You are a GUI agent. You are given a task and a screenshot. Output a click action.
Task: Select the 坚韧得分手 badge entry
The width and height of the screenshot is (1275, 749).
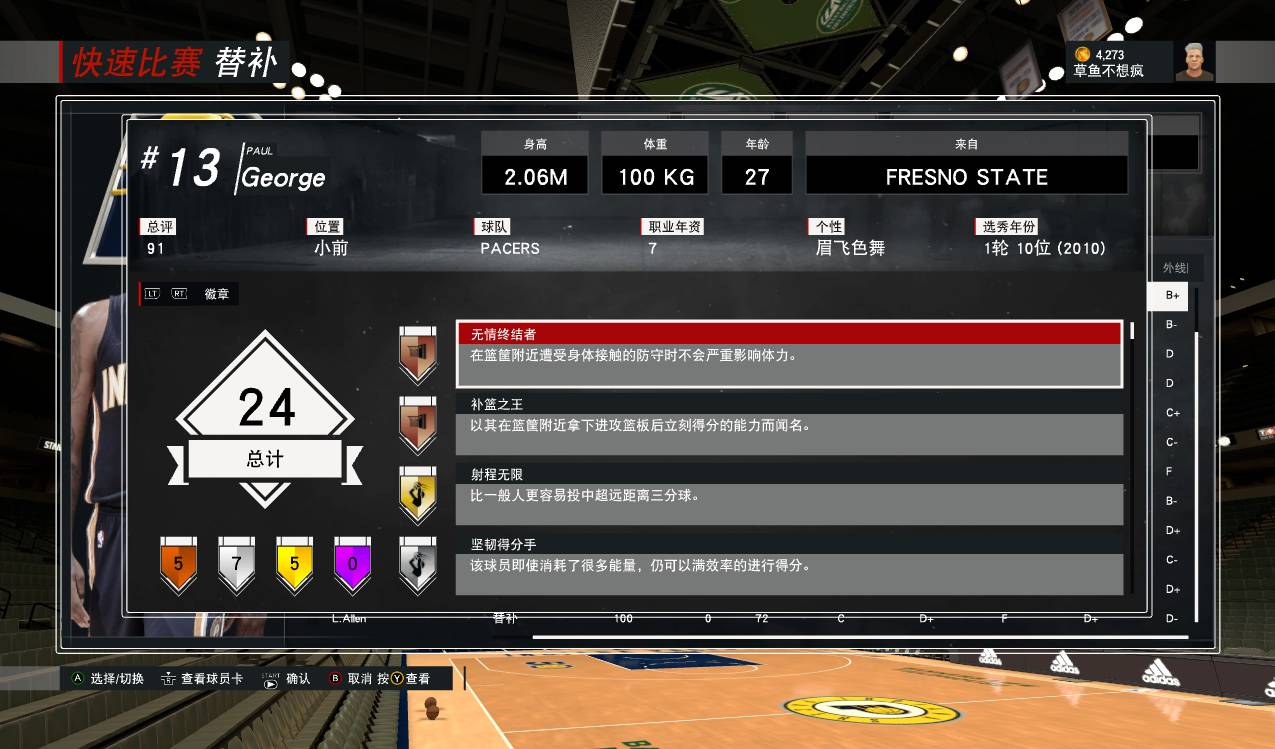[x=789, y=564]
